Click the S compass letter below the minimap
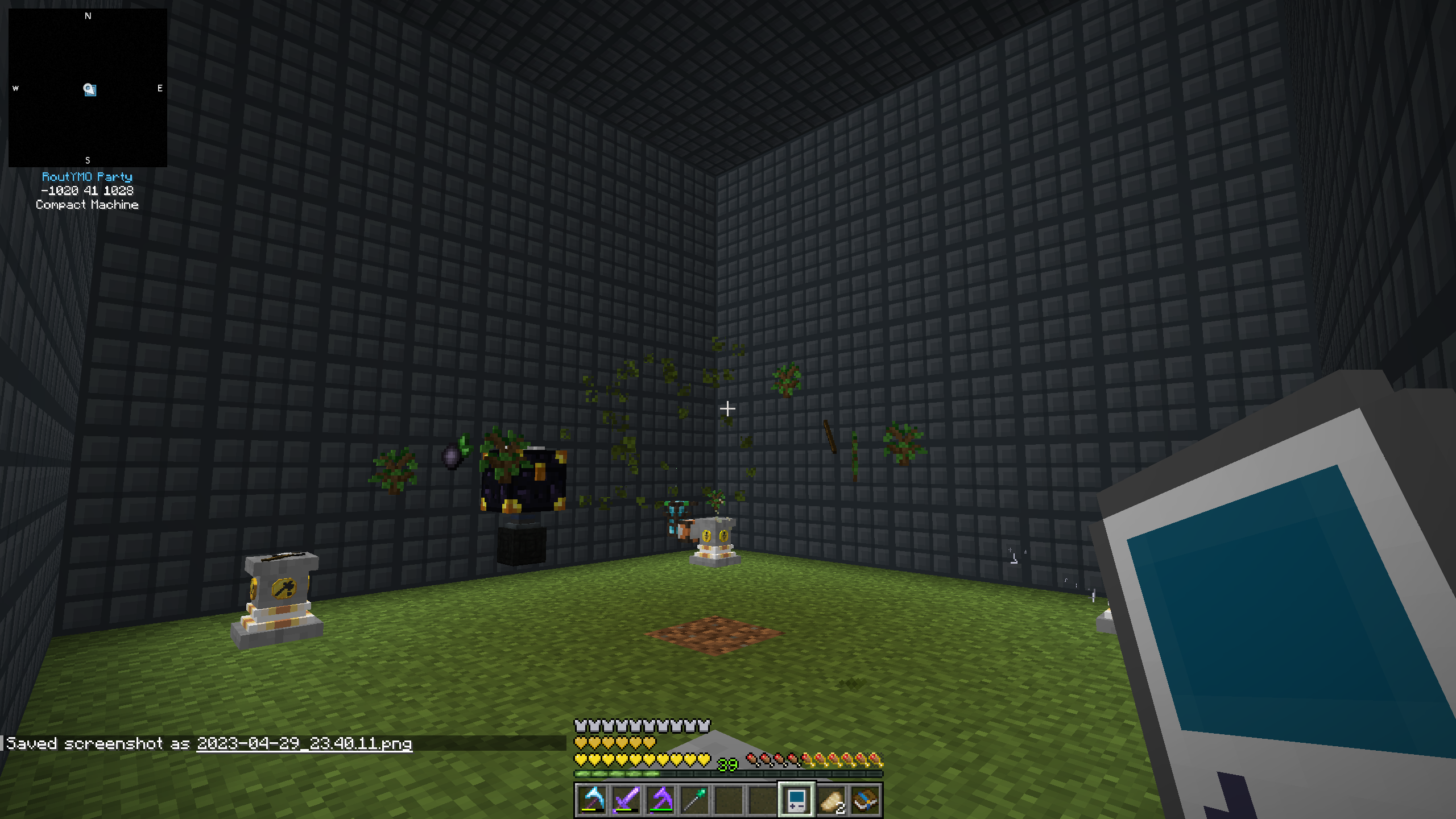Viewport: 1456px width, 819px height. (x=87, y=160)
